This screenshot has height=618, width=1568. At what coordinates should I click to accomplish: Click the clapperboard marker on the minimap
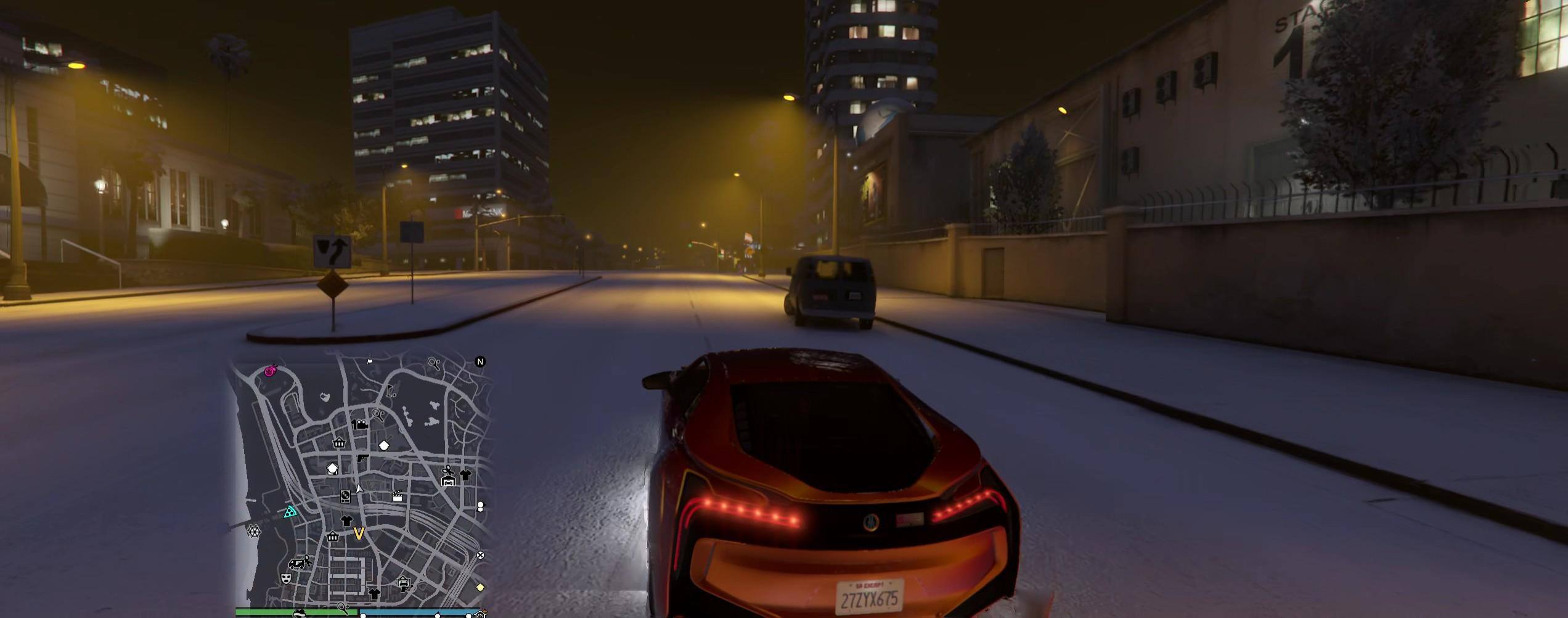pos(398,495)
